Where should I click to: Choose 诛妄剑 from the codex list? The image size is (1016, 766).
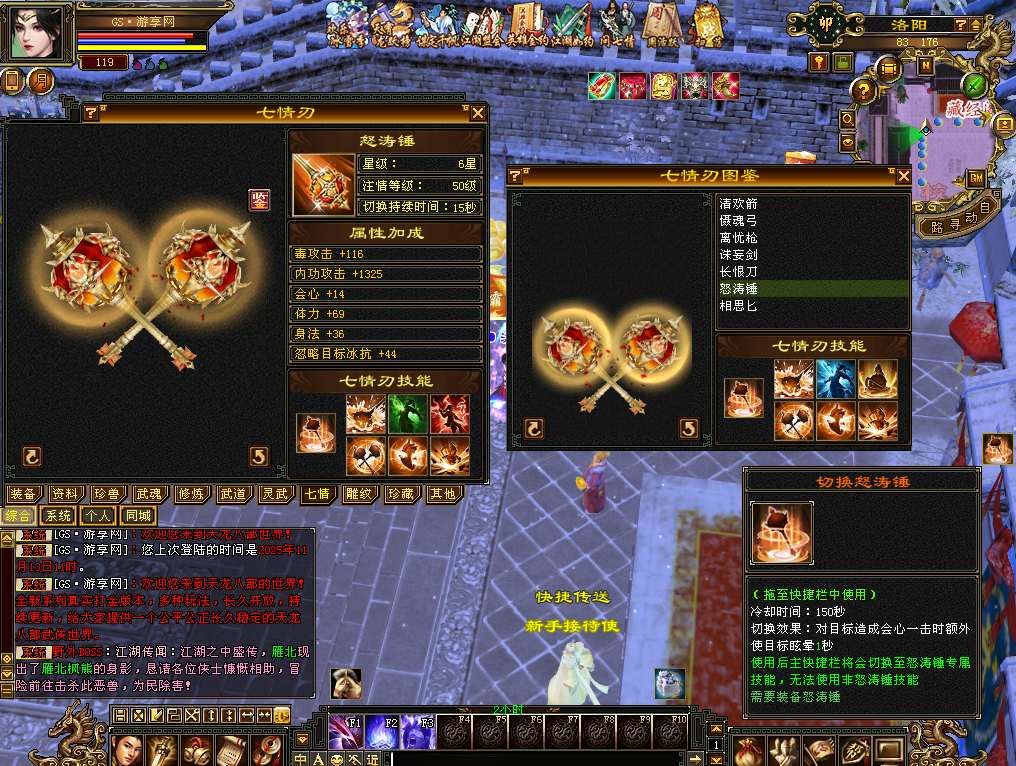pyautogui.click(x=739, y=255)
